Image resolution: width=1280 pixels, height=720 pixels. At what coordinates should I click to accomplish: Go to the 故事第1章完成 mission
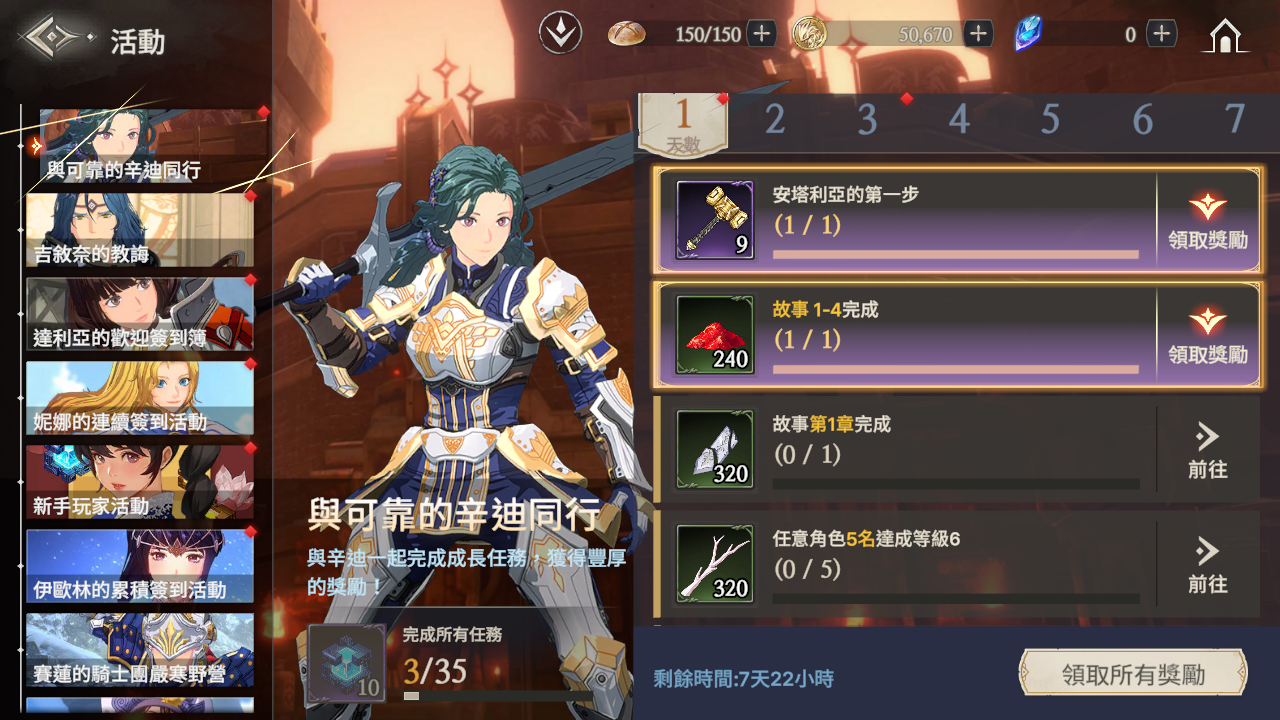[x=1207, y=451]
